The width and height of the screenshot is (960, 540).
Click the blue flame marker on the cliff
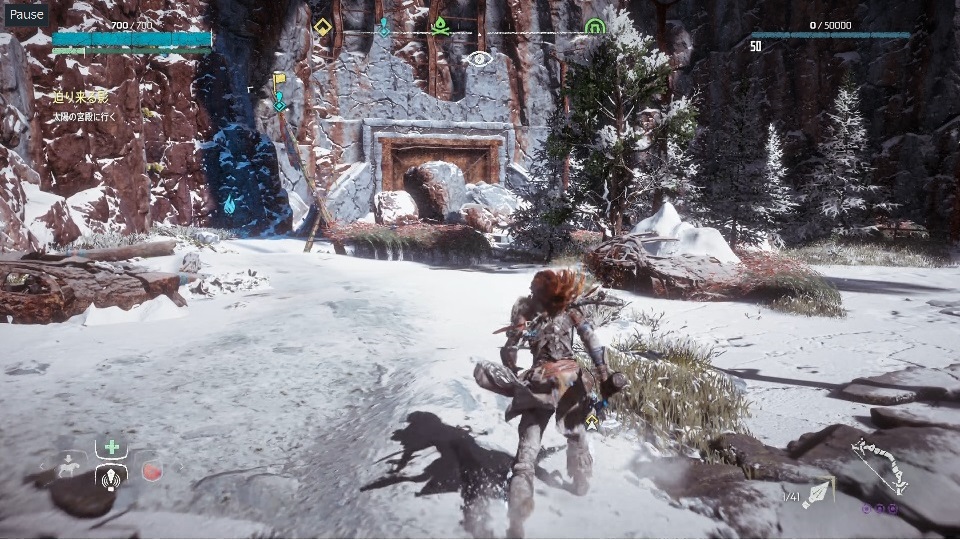pos(229,205)
